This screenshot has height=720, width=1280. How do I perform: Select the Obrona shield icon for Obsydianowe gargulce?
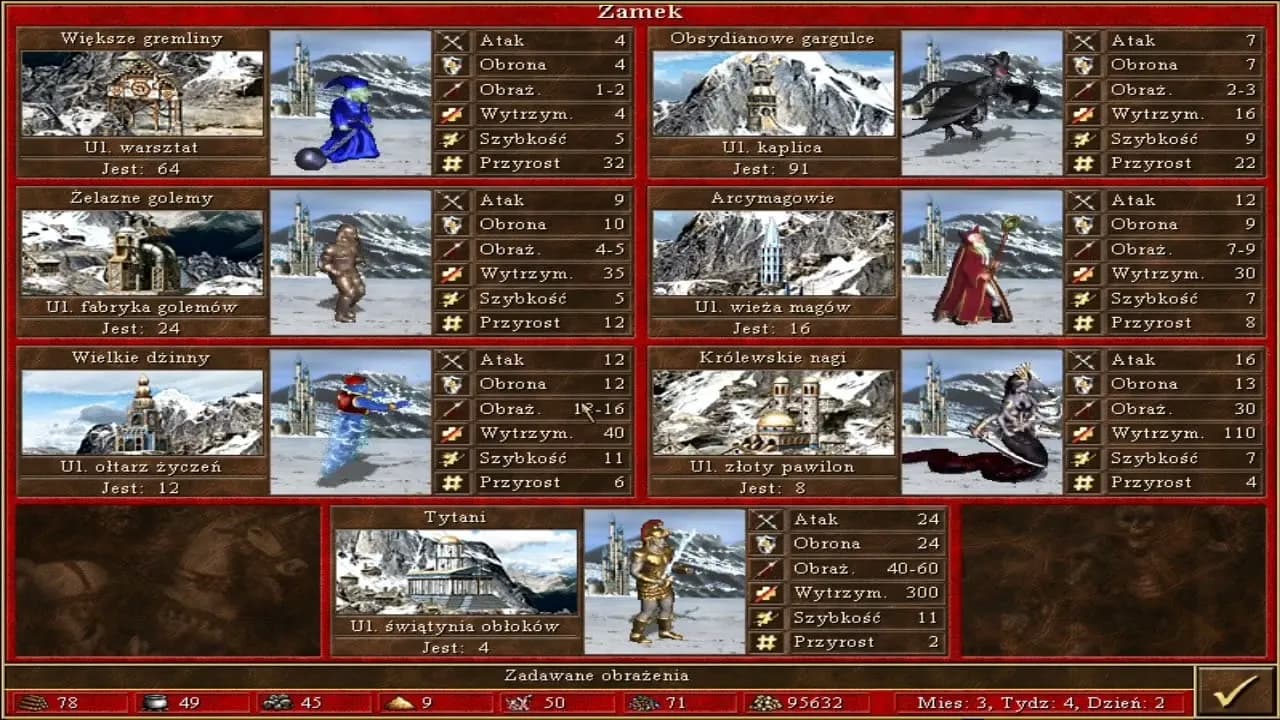point(1085,65)
